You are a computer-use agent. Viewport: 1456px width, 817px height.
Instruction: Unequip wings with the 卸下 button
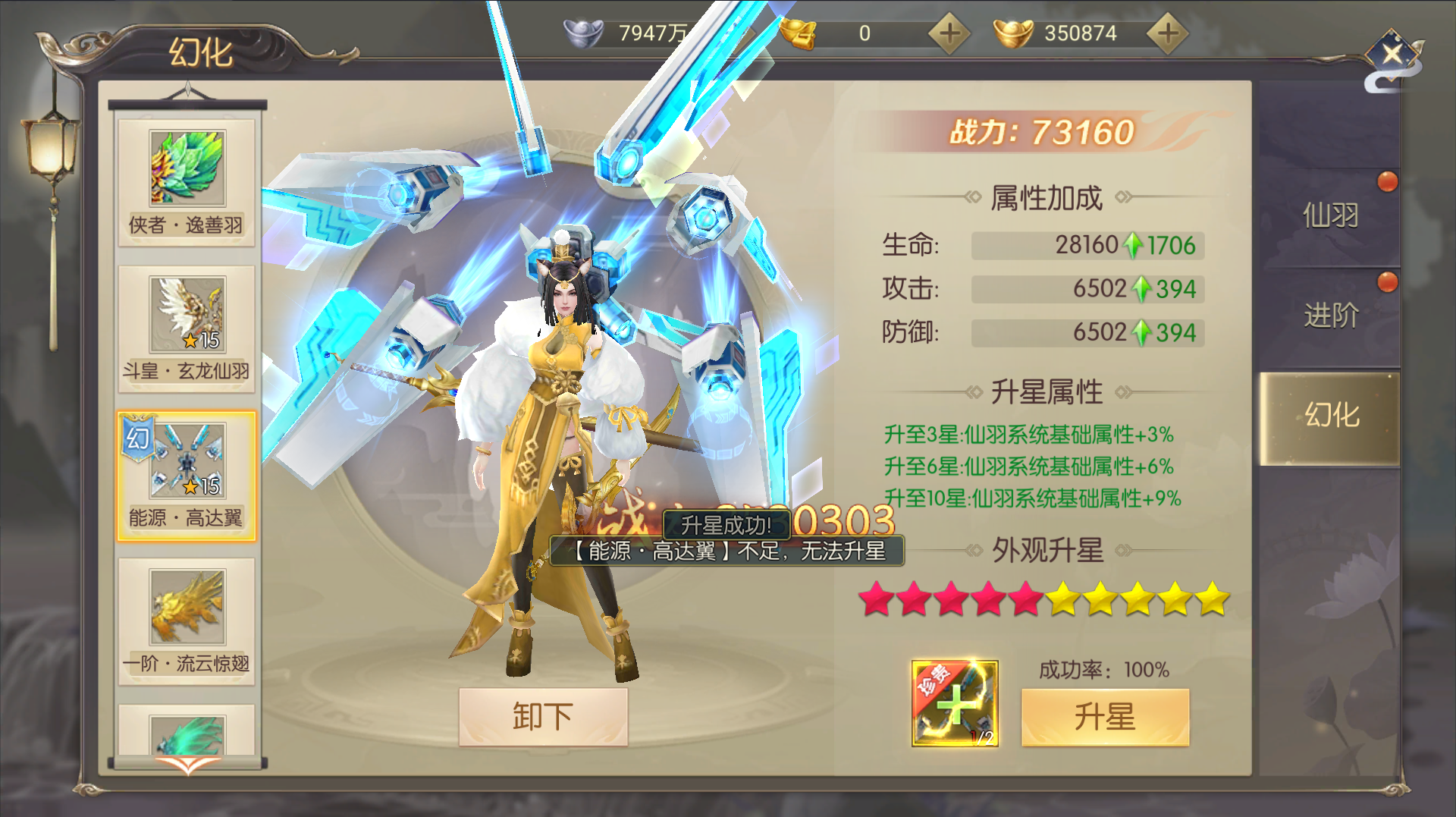[x=543, y=717]
